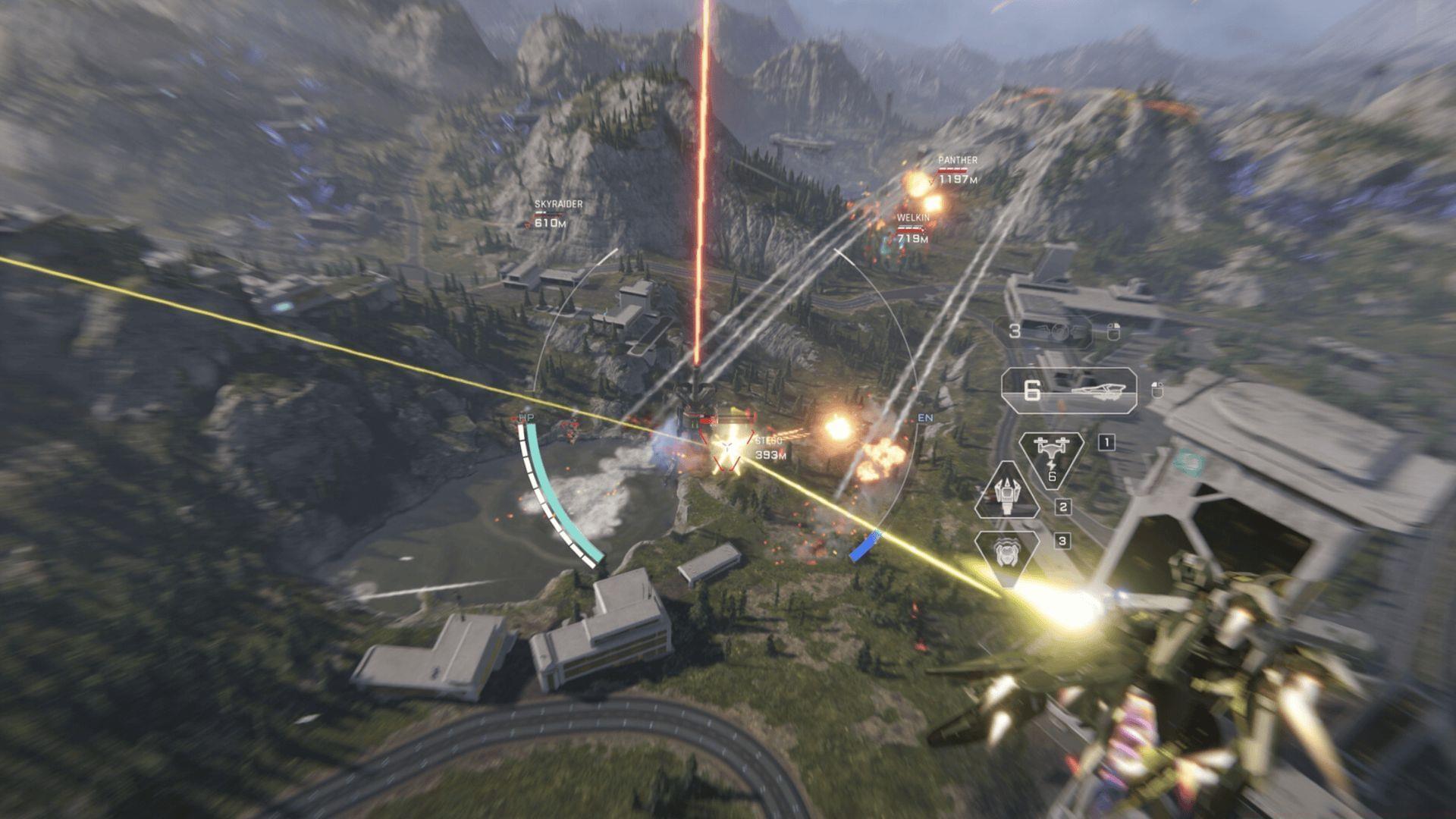Click the secondary weapon ship silhouette icon
Screen dimensions: 1456x819
[x=1099, y=389]
